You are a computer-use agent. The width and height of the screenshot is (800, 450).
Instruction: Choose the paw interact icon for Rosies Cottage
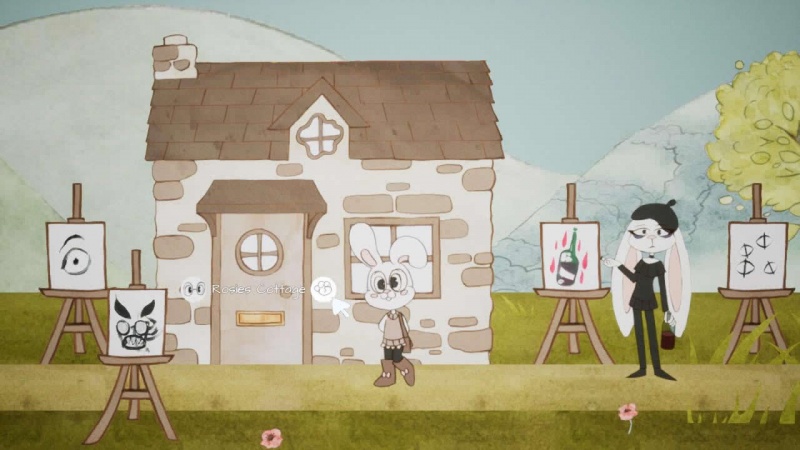click(x=322, y=289)
